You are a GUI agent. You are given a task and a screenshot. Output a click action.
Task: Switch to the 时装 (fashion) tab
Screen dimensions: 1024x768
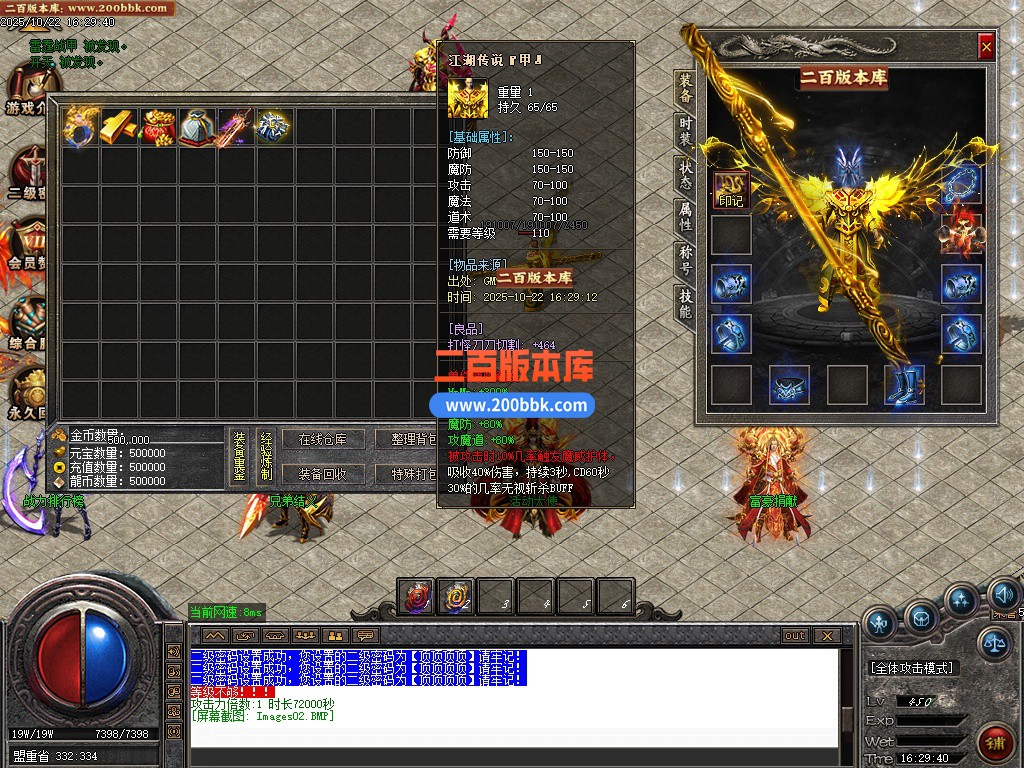coord(685,132)
